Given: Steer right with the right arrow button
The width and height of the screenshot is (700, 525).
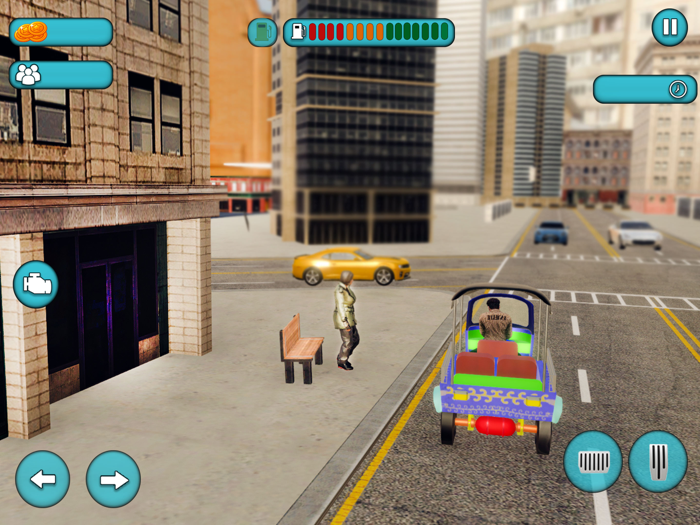Looking at the screenshot, I should (x=113, y=479).
